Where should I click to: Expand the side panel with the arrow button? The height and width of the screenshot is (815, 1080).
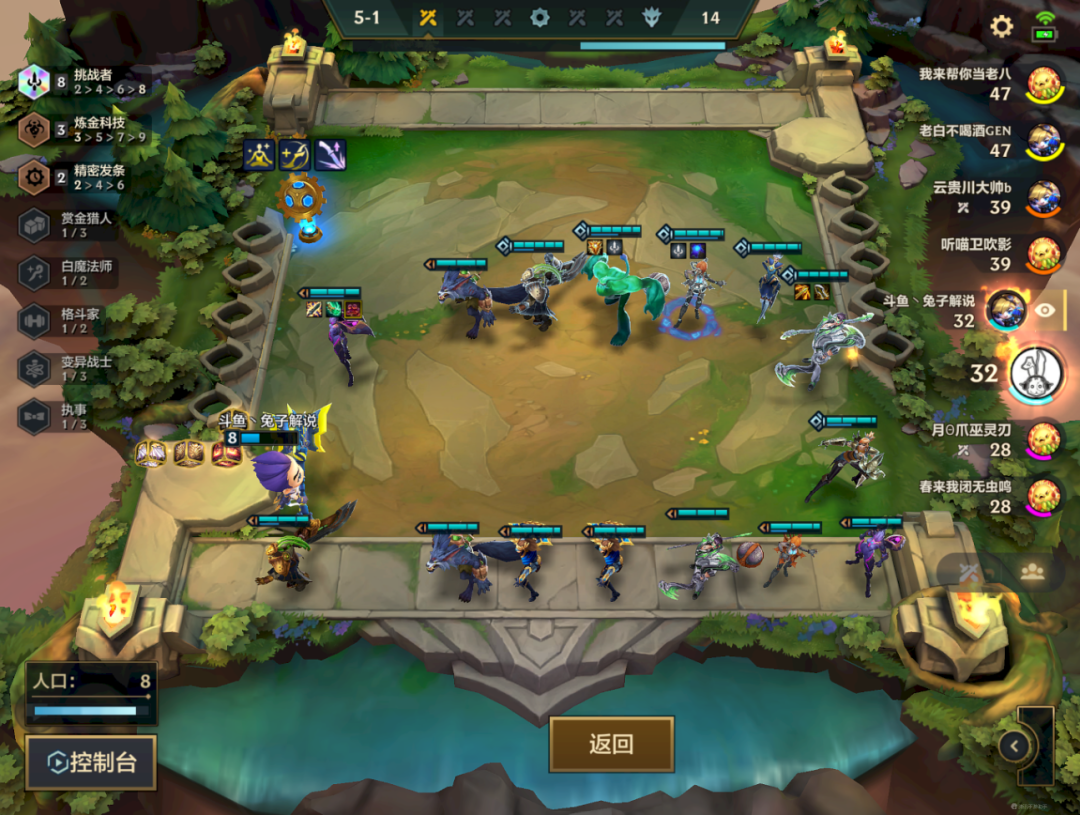tap(1015, 745)
